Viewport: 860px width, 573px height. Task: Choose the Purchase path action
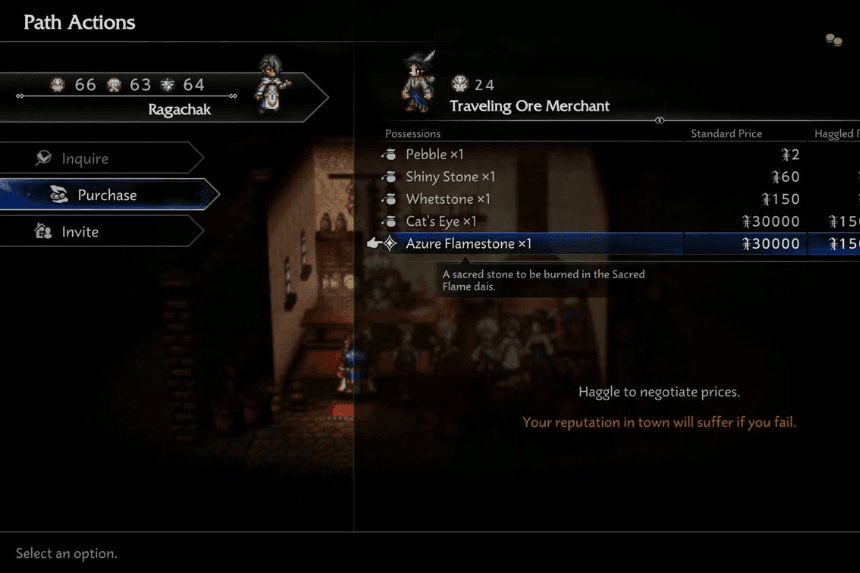tap(107, 195)
